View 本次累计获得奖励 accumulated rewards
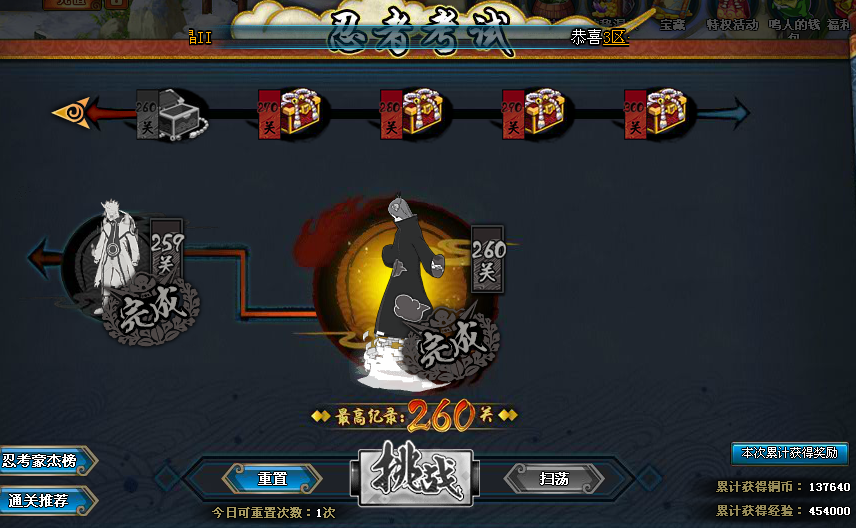 pyautogui.click(x=789, y=453)
